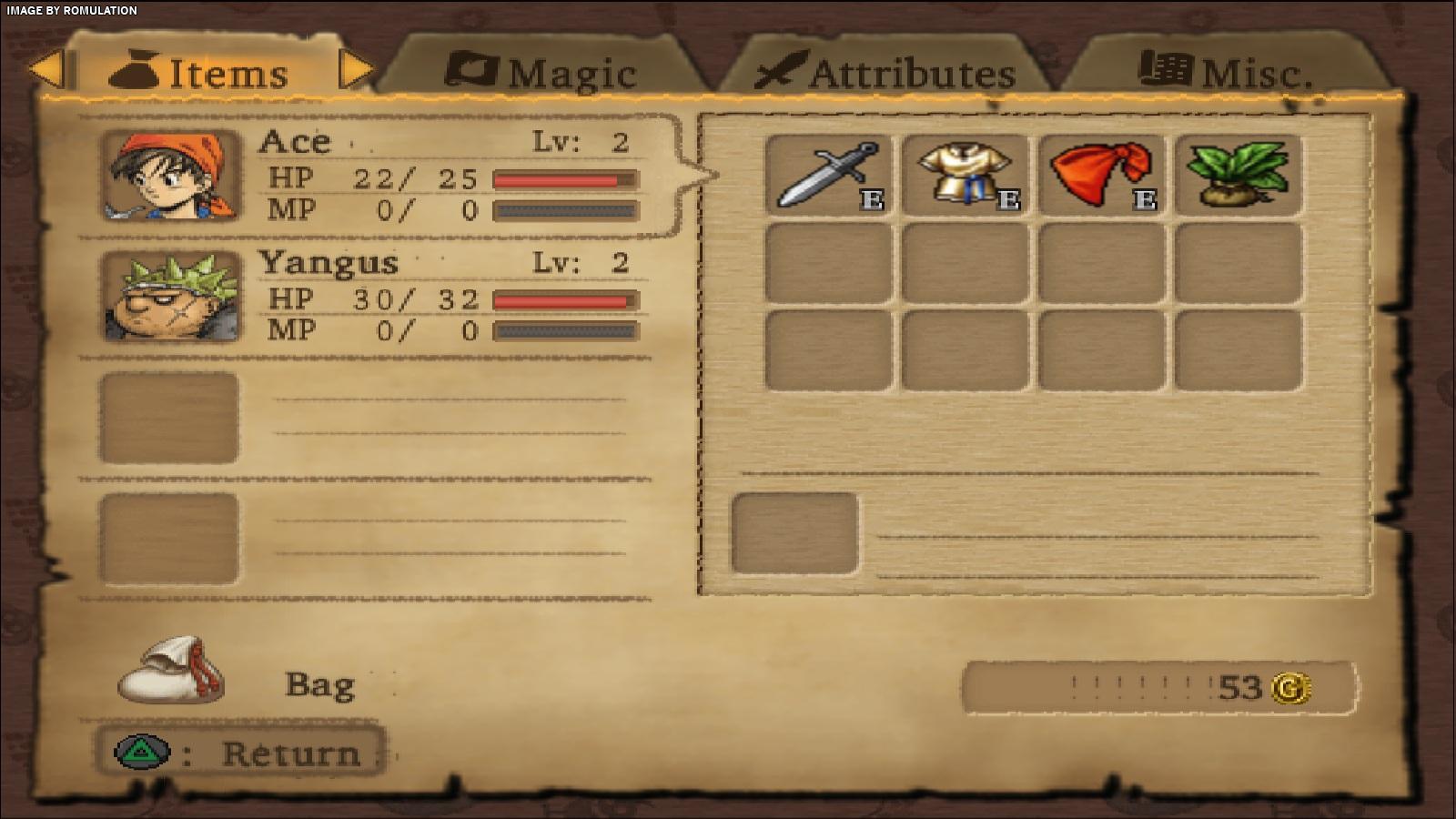Choose Ace in the party list

click(x=373, y=175)
